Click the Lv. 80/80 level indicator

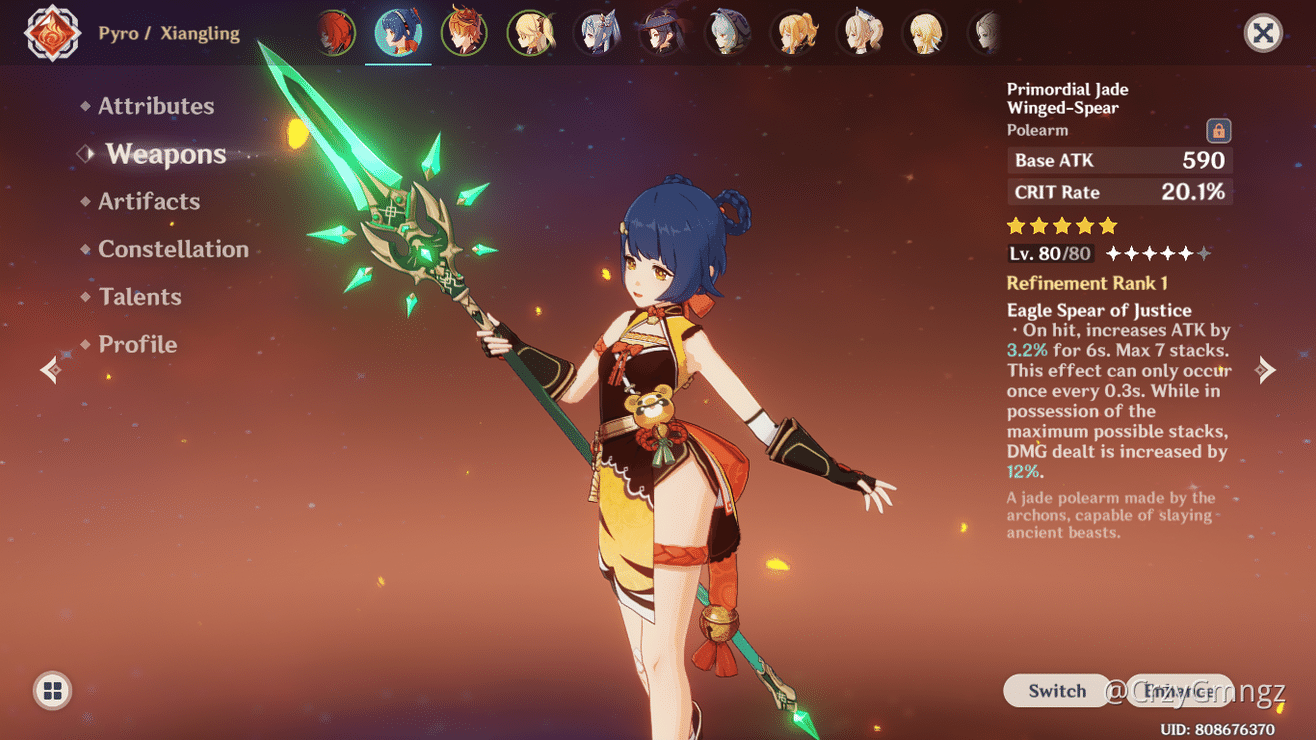[1048, 253]
